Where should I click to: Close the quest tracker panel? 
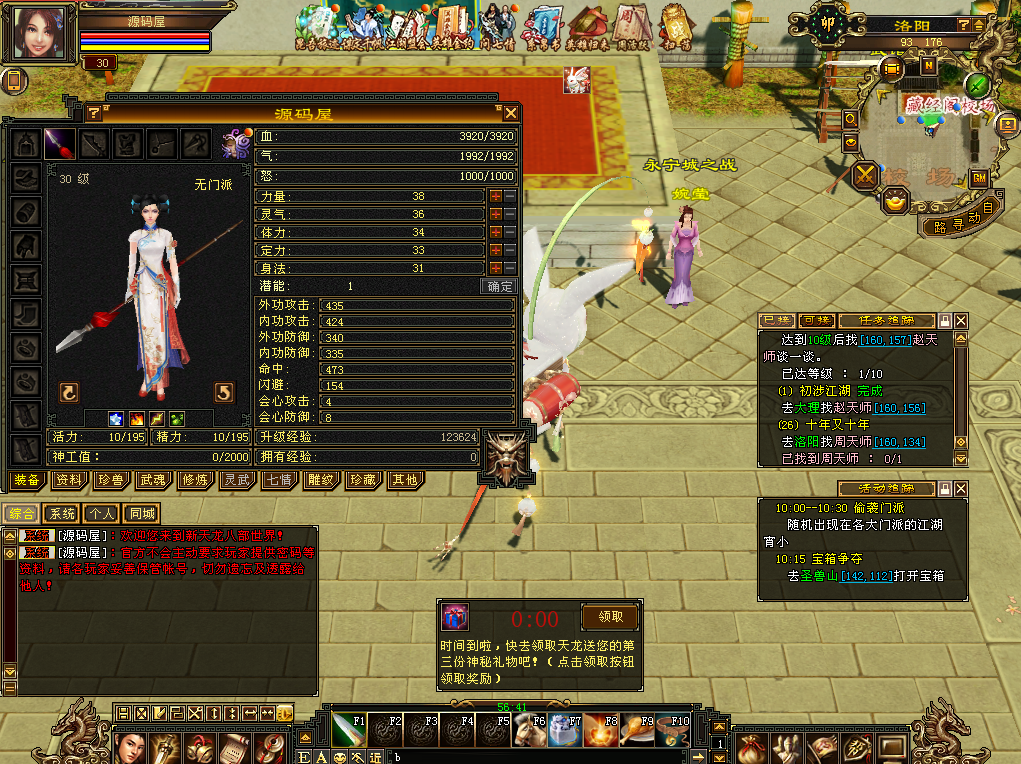click(961, 320)
